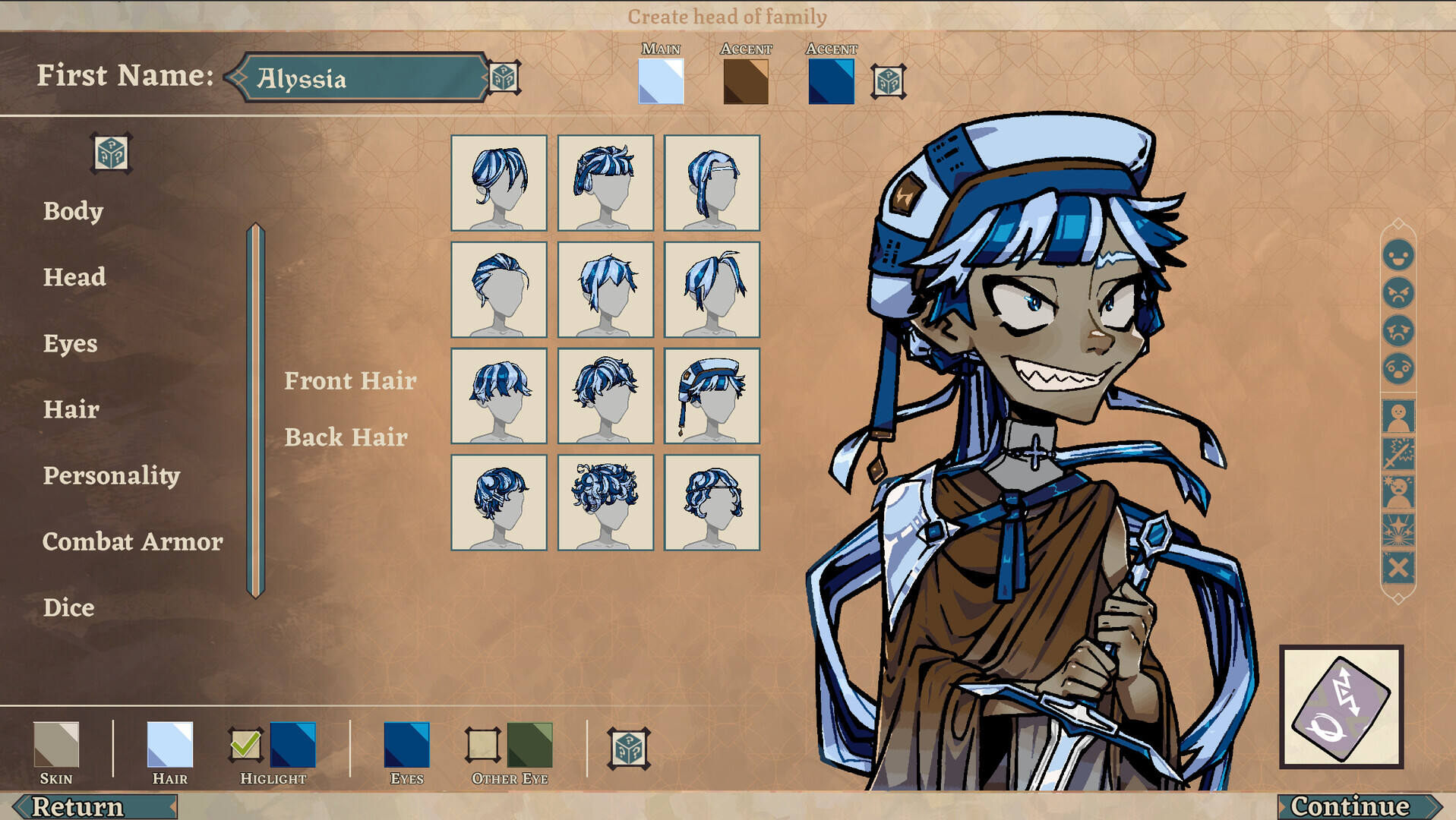Return to the previous screen
1456x820 pixels.
click(x=84, y=806)
